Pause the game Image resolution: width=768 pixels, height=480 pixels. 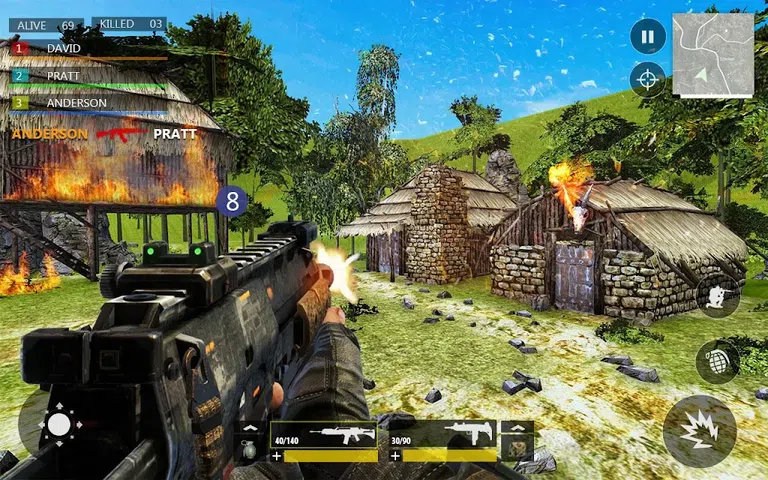(647, 37)
